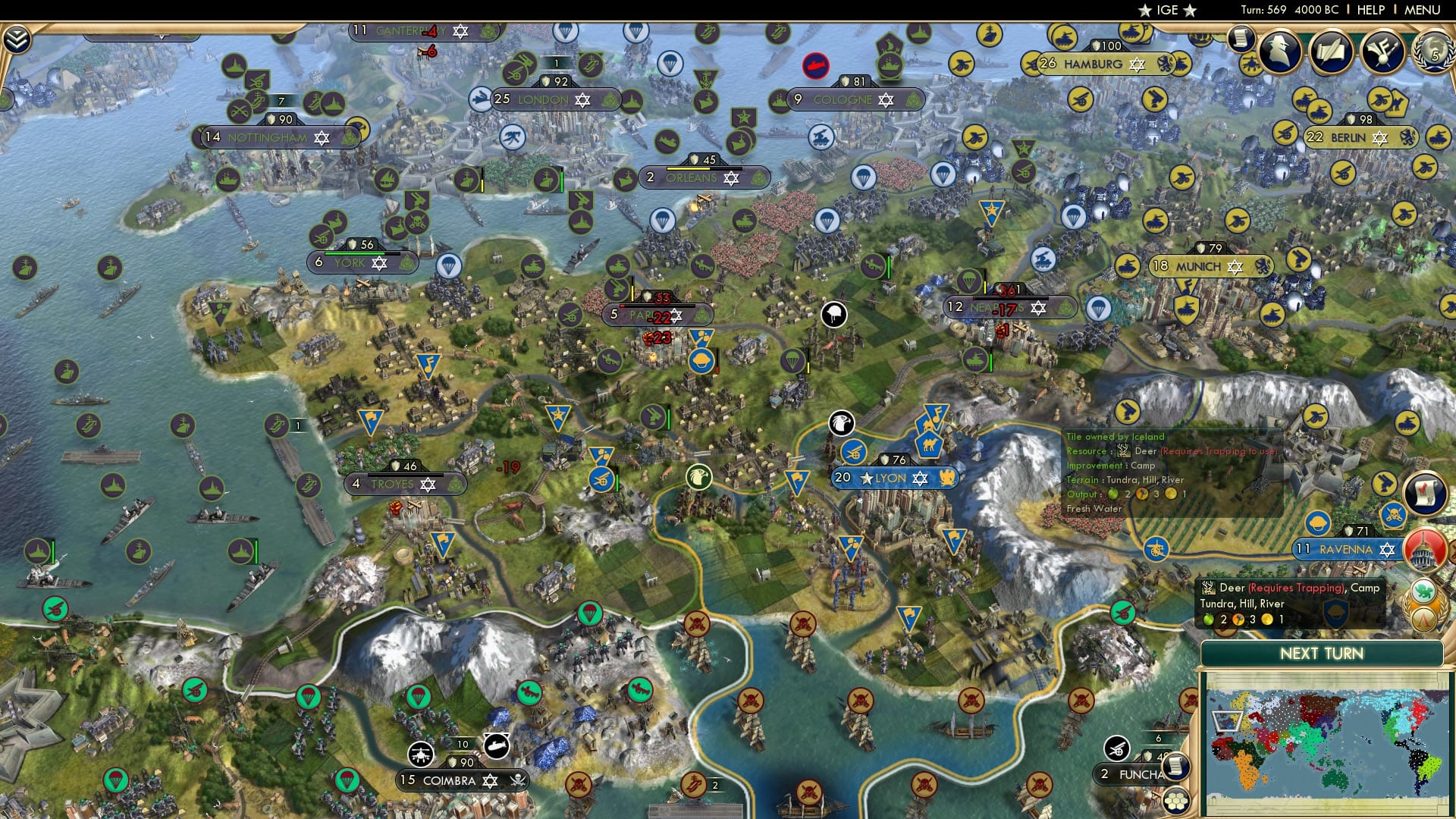This screenshot has height=819, width=1456.
Task: Open the Diplomacy overview scroll-and-quill icon
Action: (x=1332, y=50)
